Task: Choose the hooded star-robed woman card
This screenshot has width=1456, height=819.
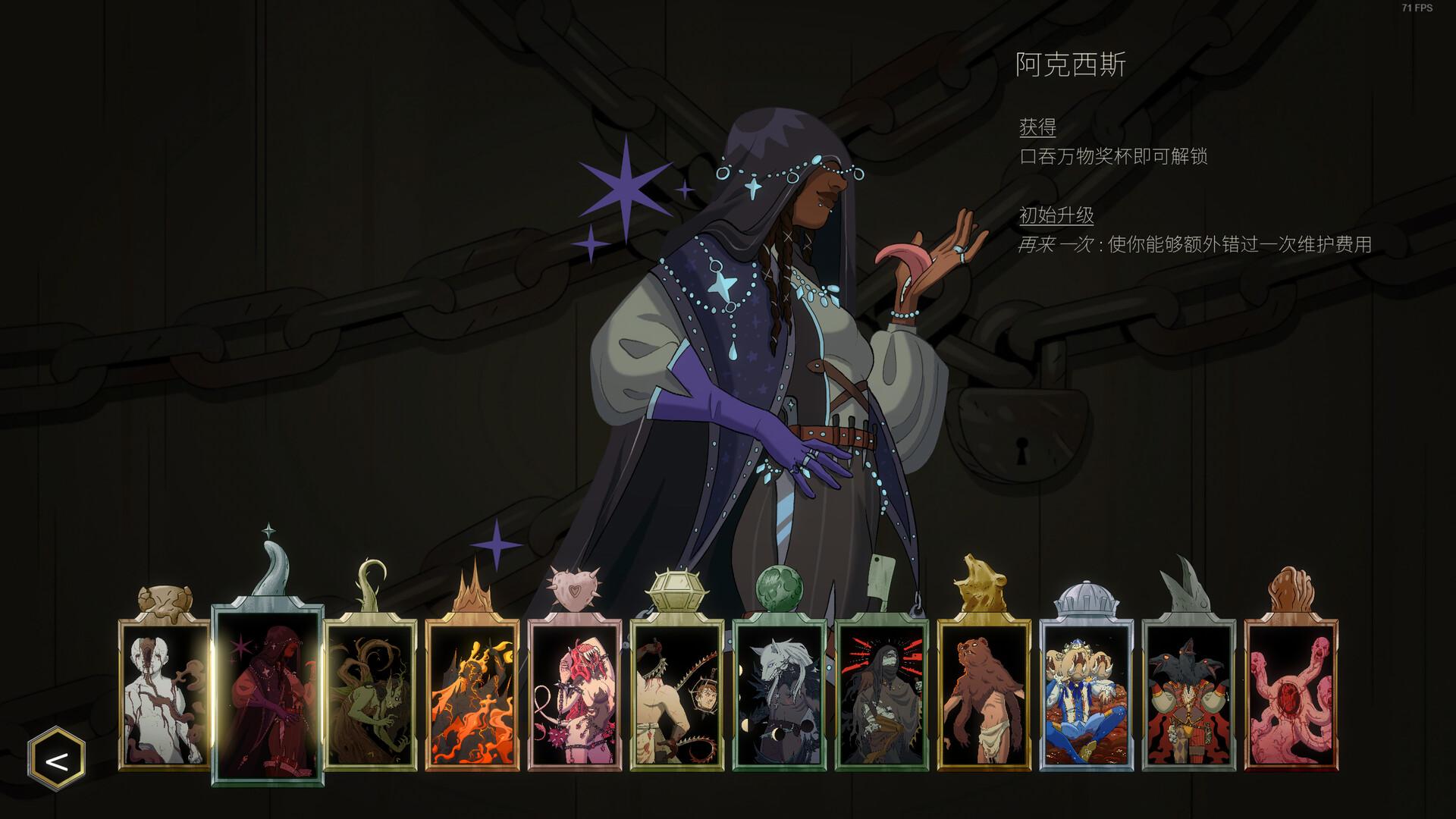Action: point(268,694)
